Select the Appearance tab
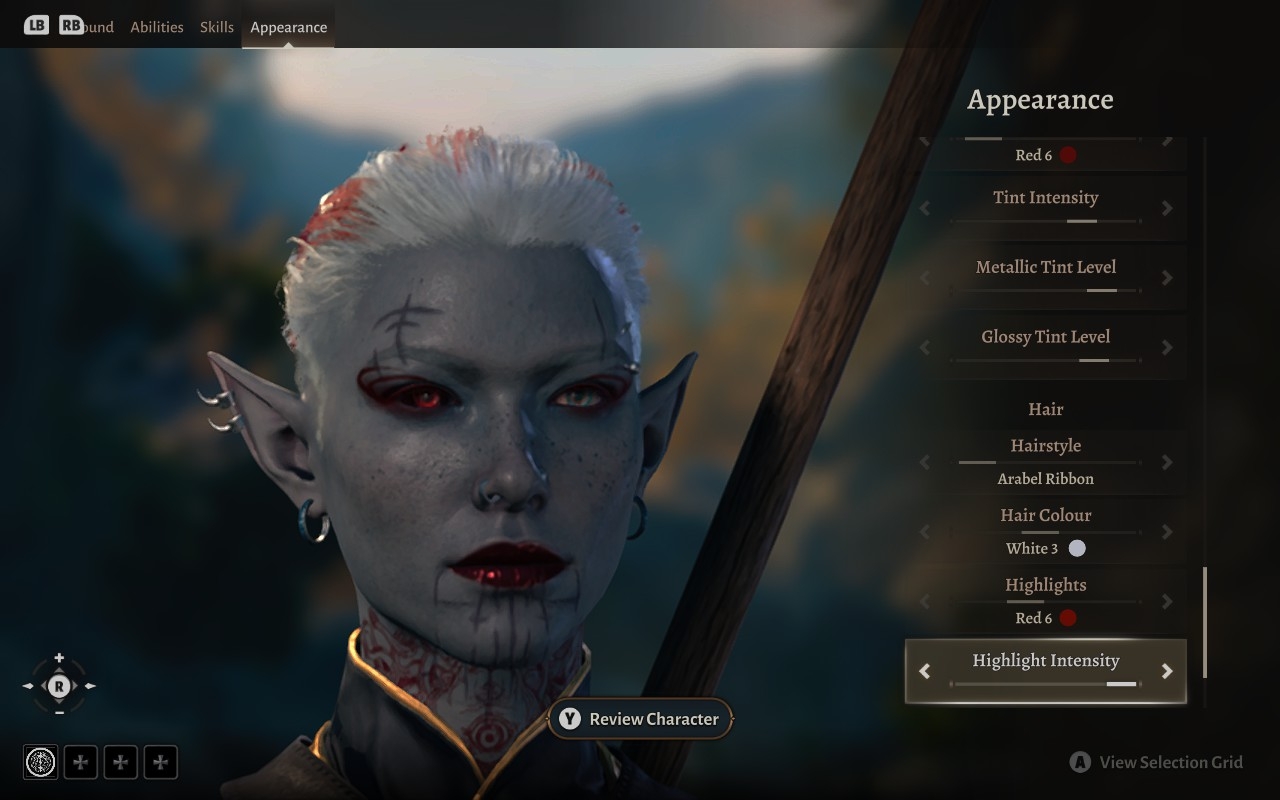The height and width of the screenshot is (800, 1280). click(288, 27)
